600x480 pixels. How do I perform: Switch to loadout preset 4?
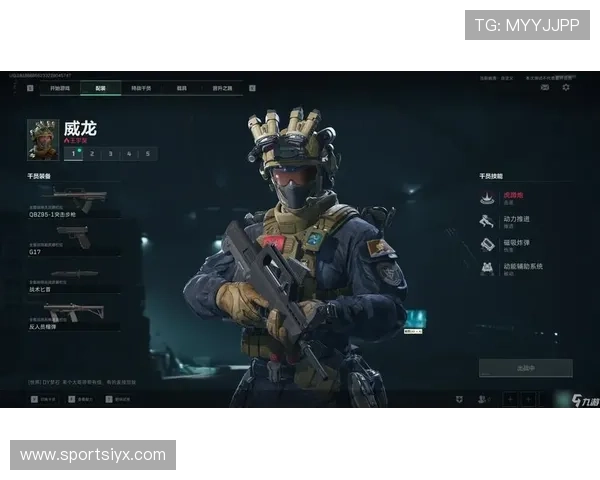pos(129,153)
